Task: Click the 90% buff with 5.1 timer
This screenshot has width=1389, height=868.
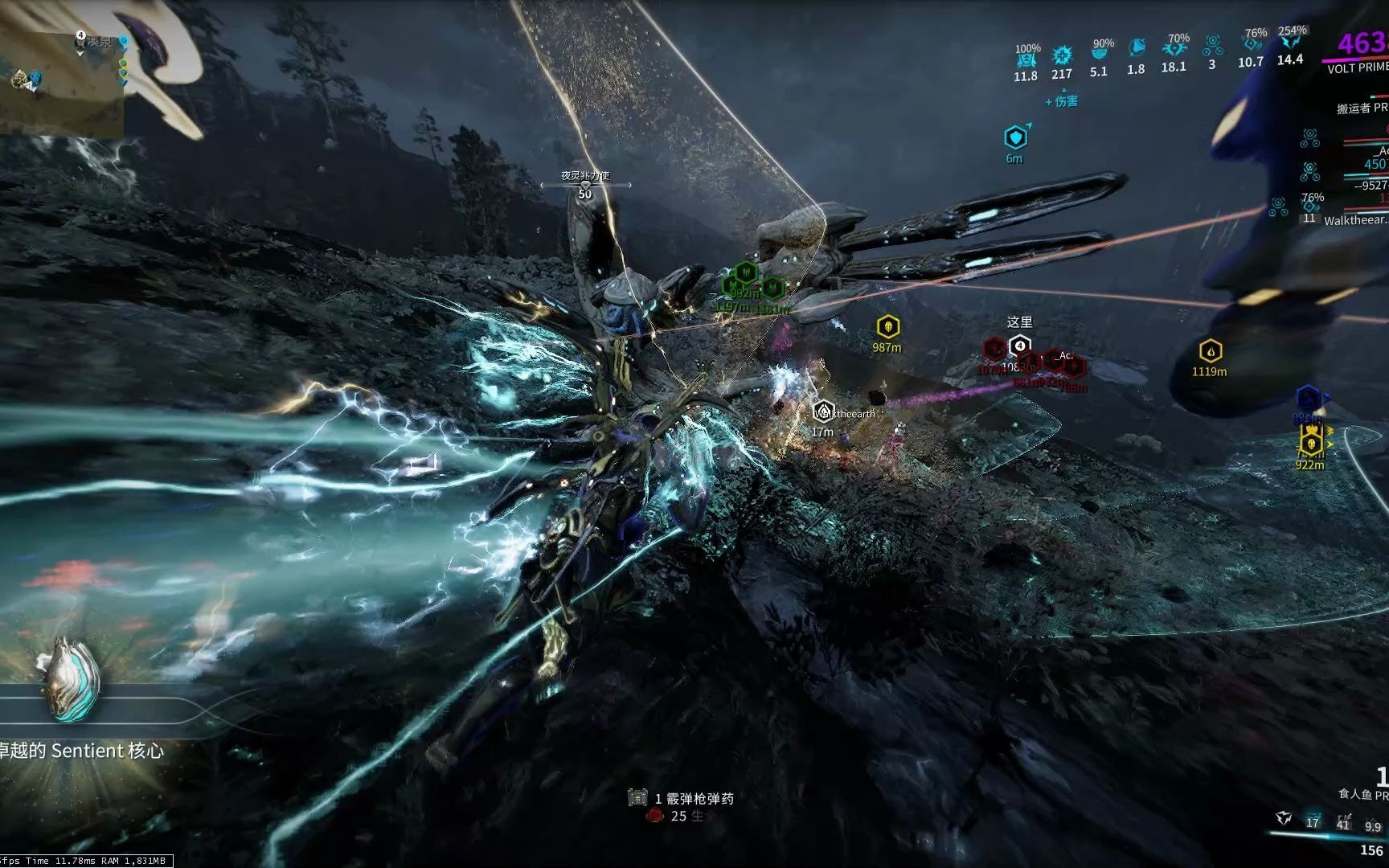Action: tap(1099, 53)
